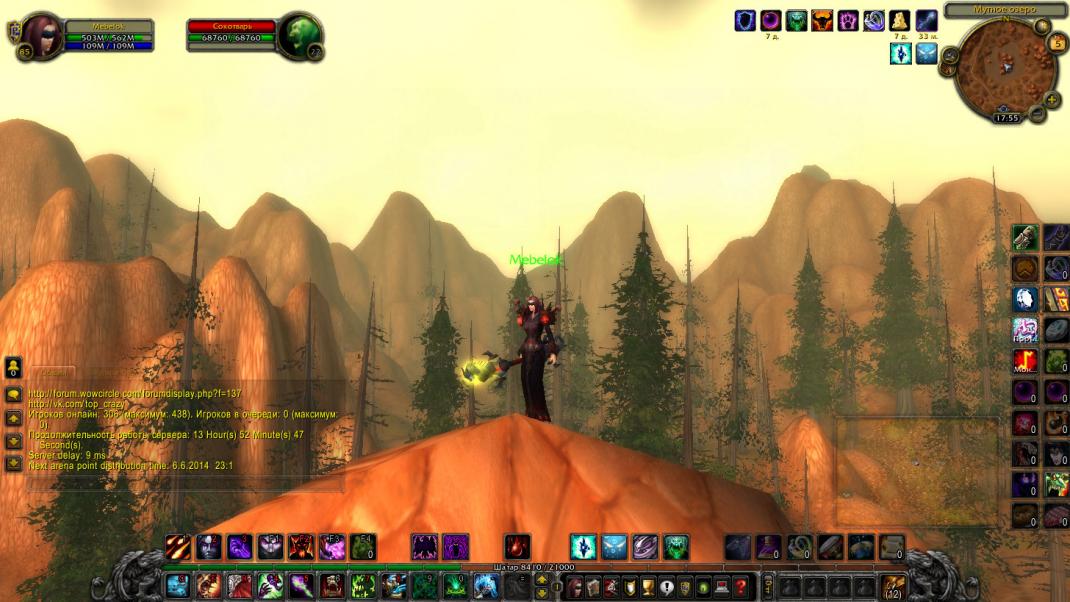Image resolution: width=1070 pixels, height=602 pixels.
Task: Open the backpack bag slot
Action: pyautogui.click(x=893, y=586)
